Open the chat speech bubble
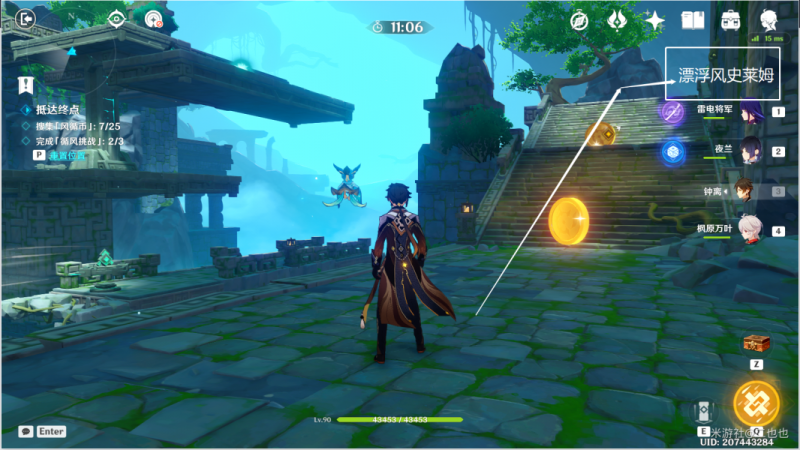 pyautogui.click(x=23, y=431)
